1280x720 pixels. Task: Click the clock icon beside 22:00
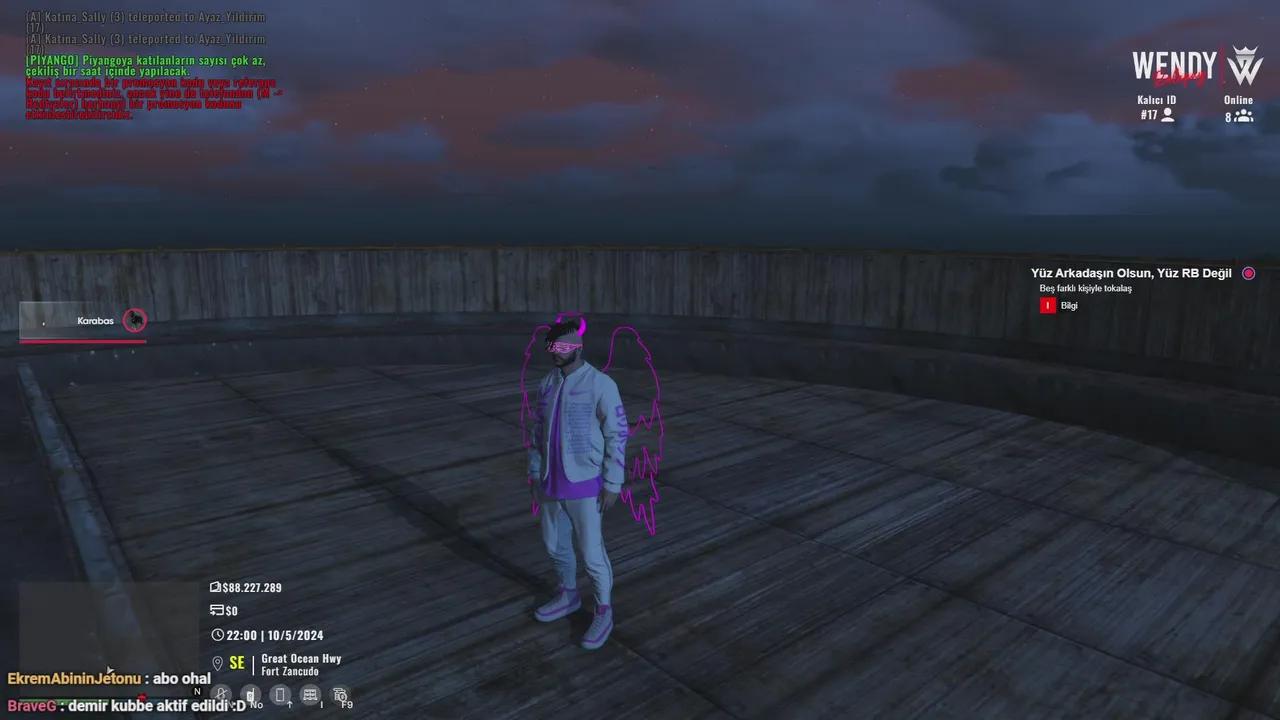pos(216,634)
